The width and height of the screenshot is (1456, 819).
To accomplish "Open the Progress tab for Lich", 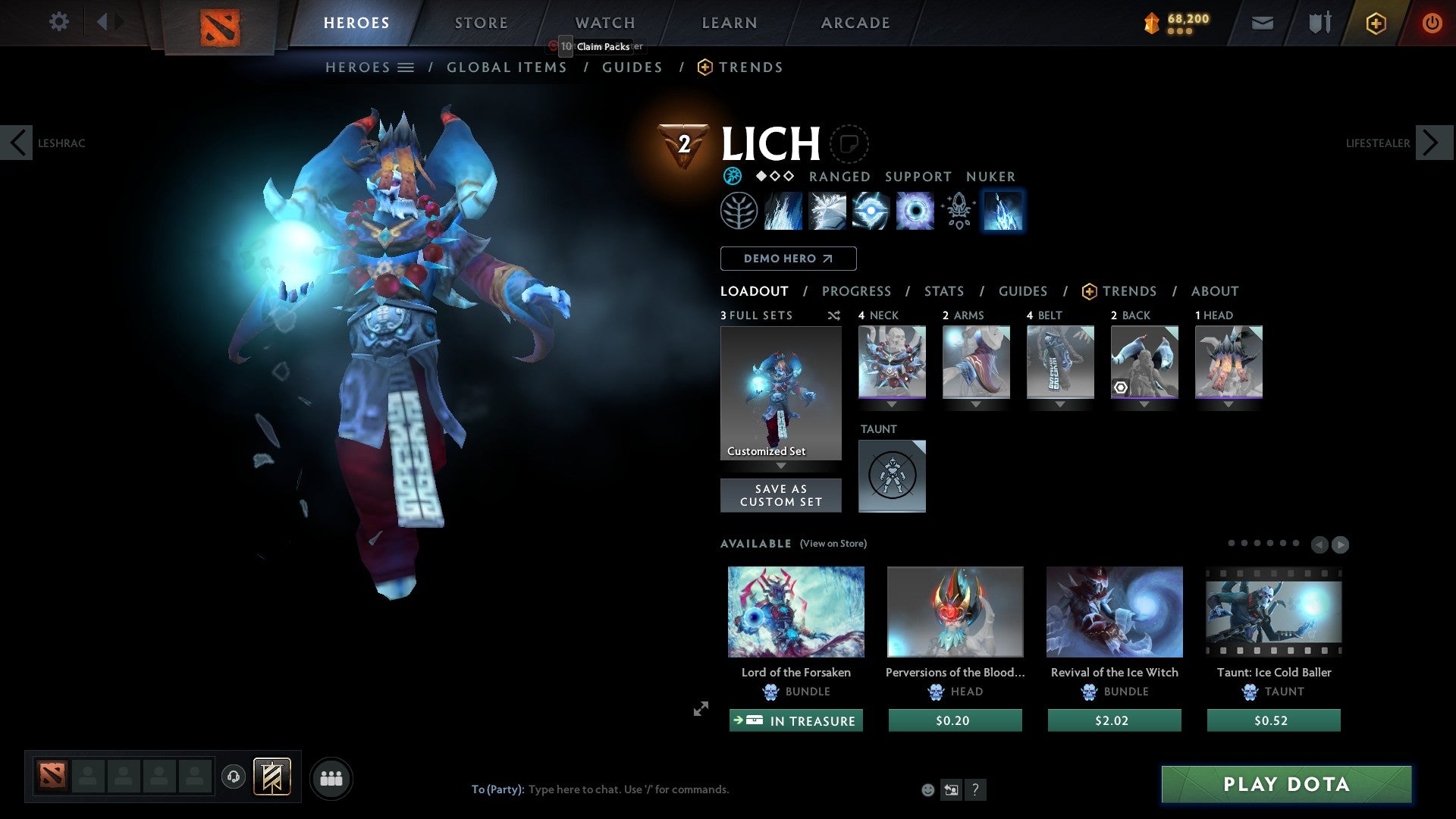I will pyautogui.click(x=857, y=291).
